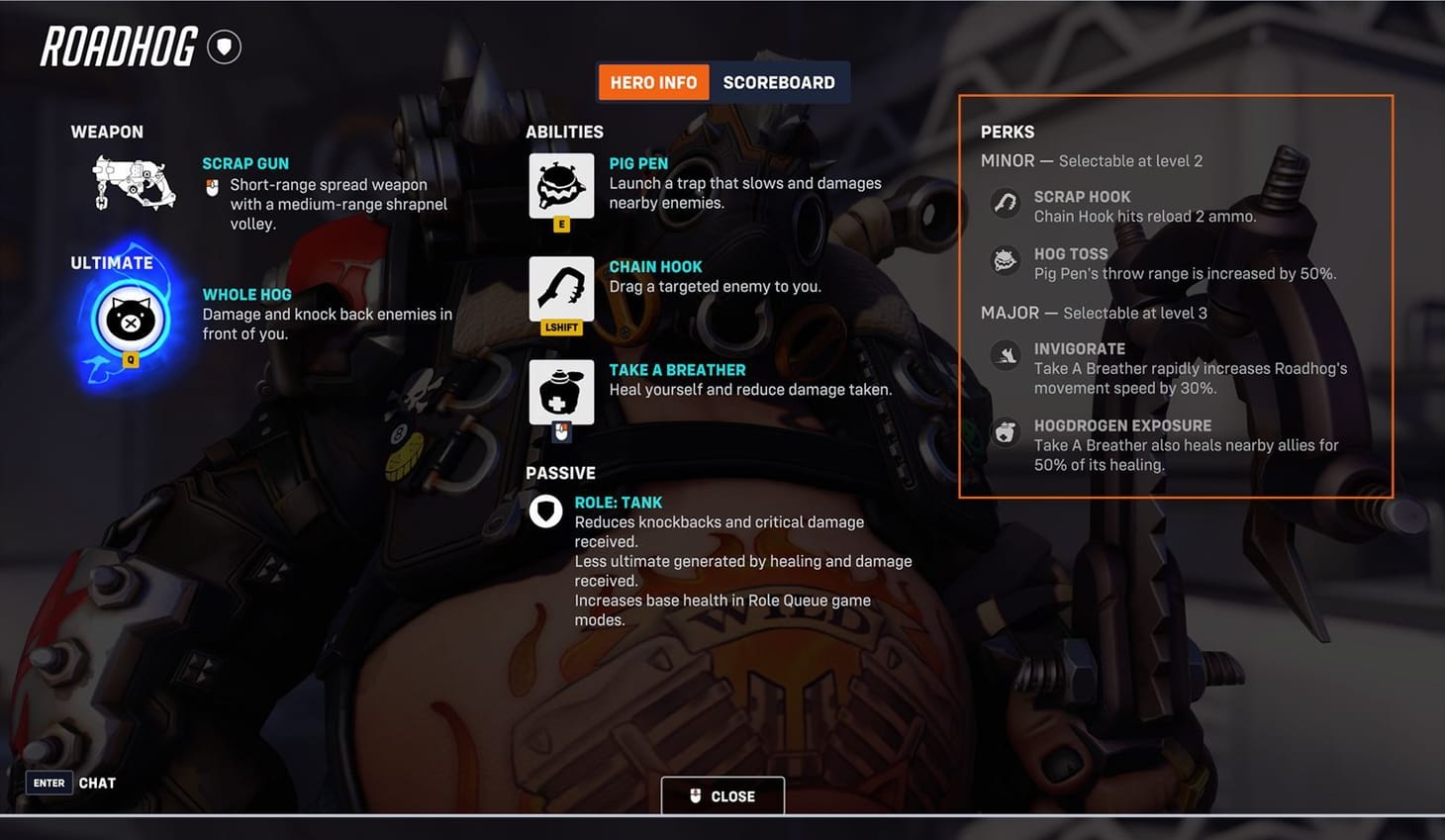Click the Chain Hook ability name link
The image size is (1445, 840).
[x=655, y=266]
